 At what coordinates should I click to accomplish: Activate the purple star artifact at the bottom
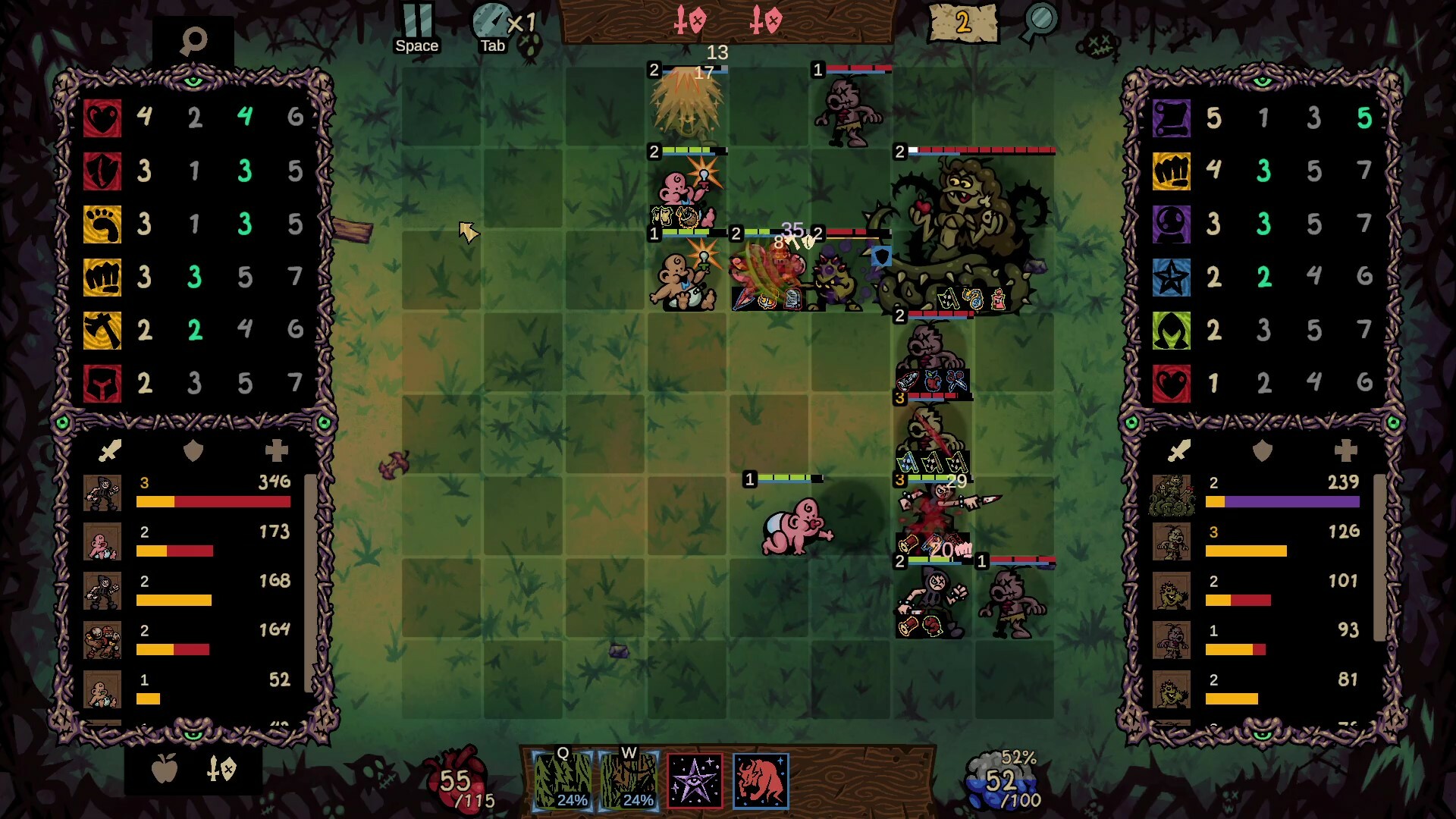(695, 782)
